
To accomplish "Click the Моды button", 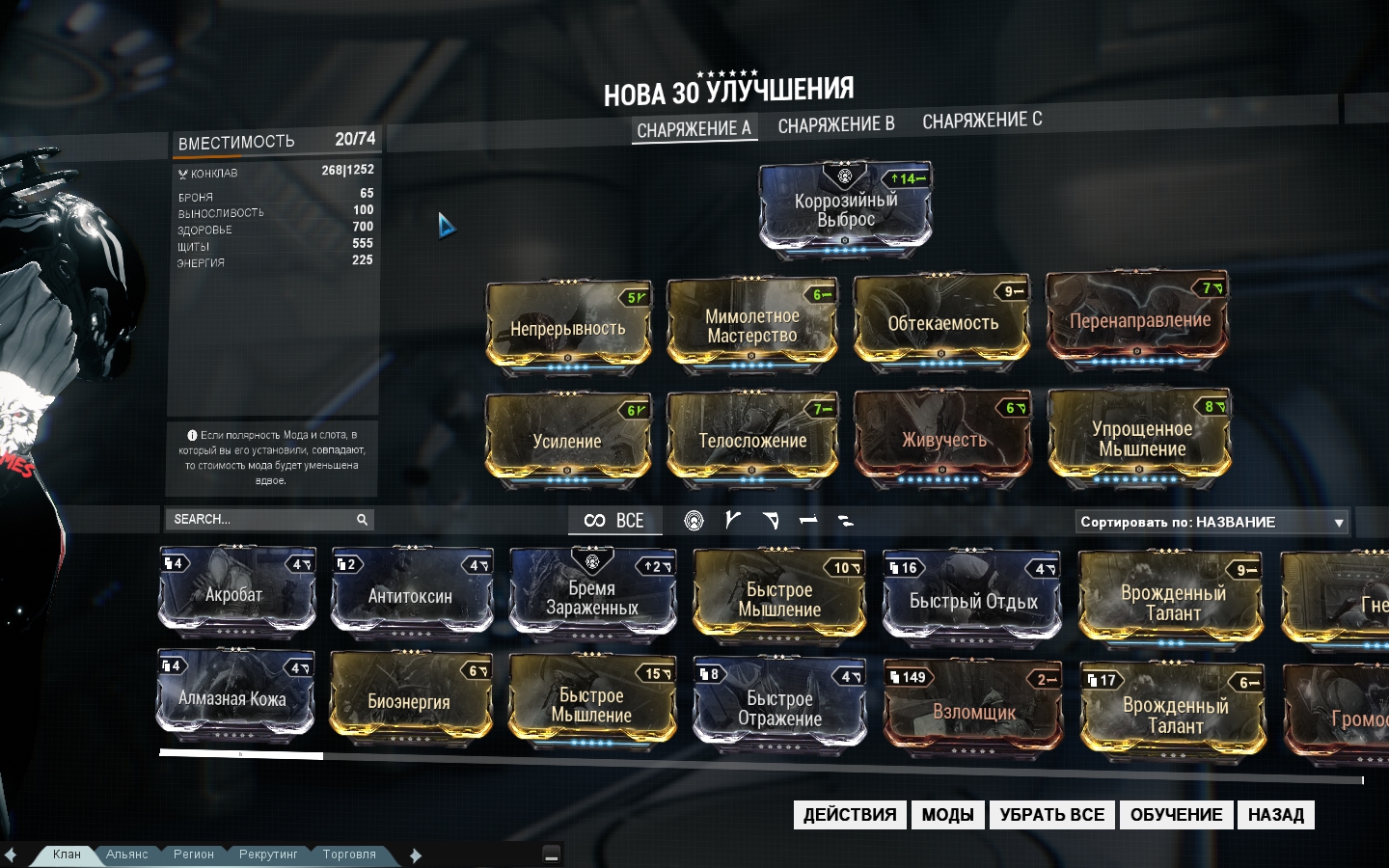I will [947, 815].
